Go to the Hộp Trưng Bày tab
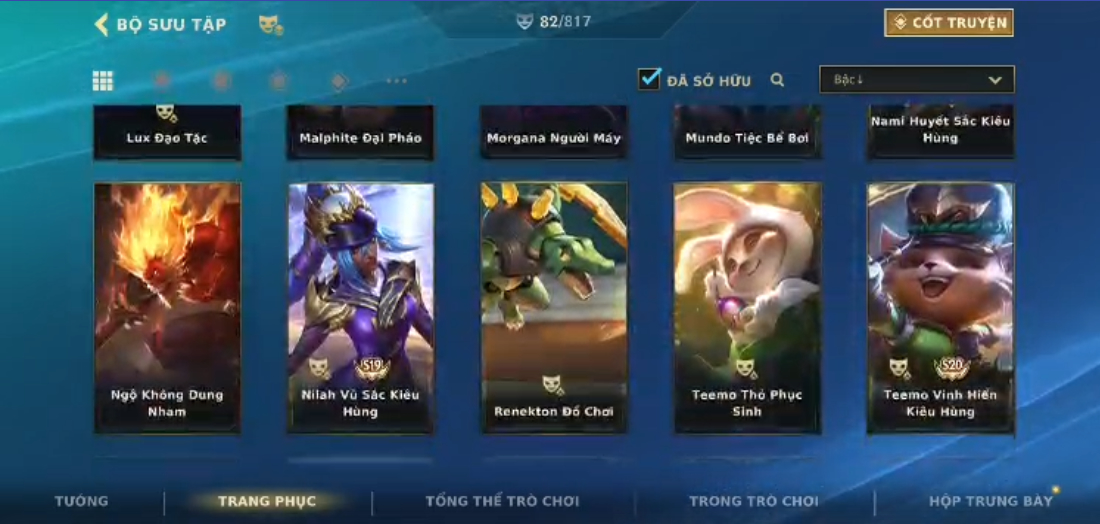The height and width of the screenshot is (524, 1100). [x=991, y=501]
